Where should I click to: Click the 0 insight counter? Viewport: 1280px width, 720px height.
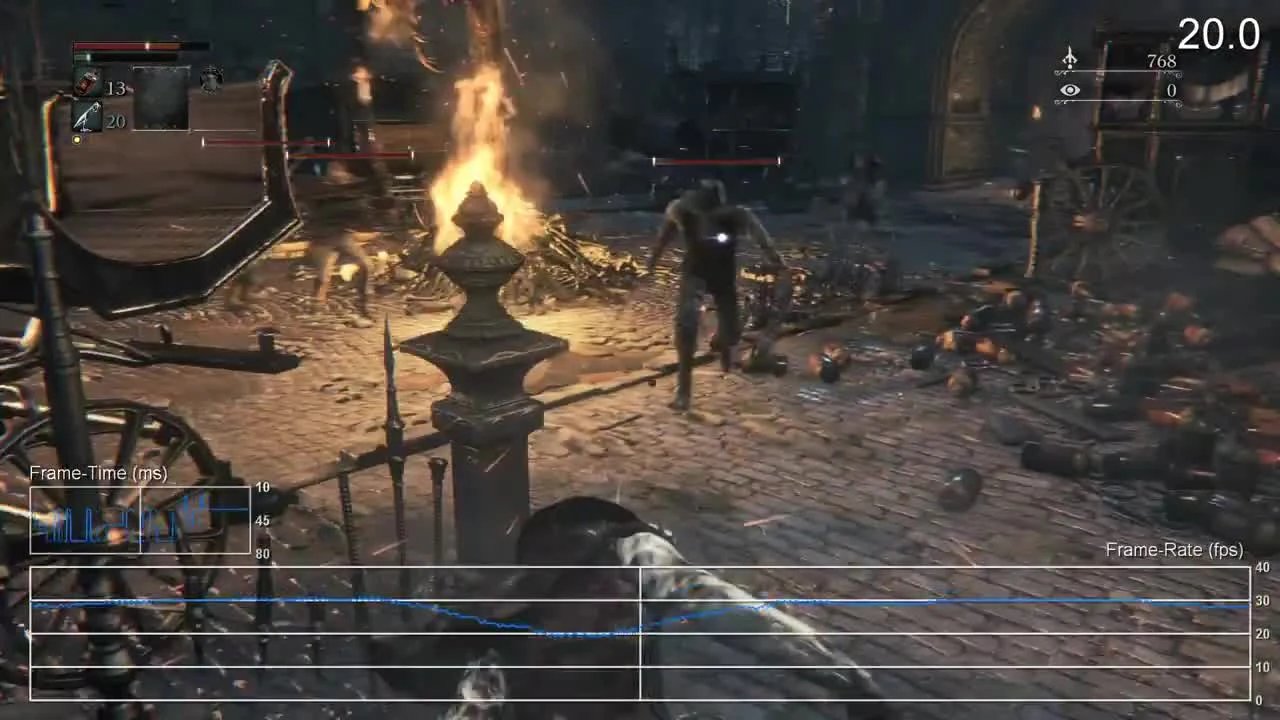(x=1171, y=90)
